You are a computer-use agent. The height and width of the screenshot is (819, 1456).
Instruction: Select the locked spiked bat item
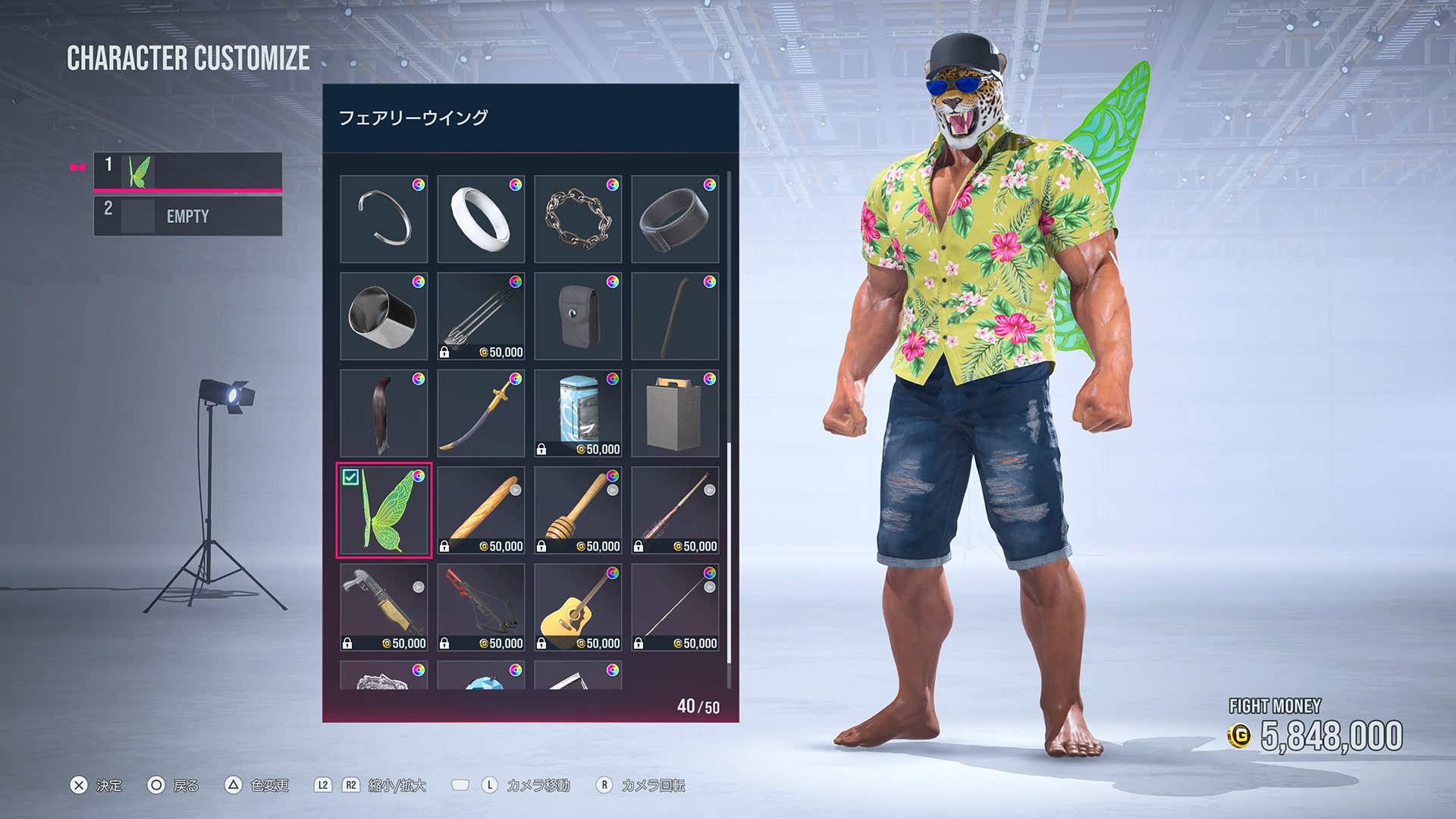point(675,510)
